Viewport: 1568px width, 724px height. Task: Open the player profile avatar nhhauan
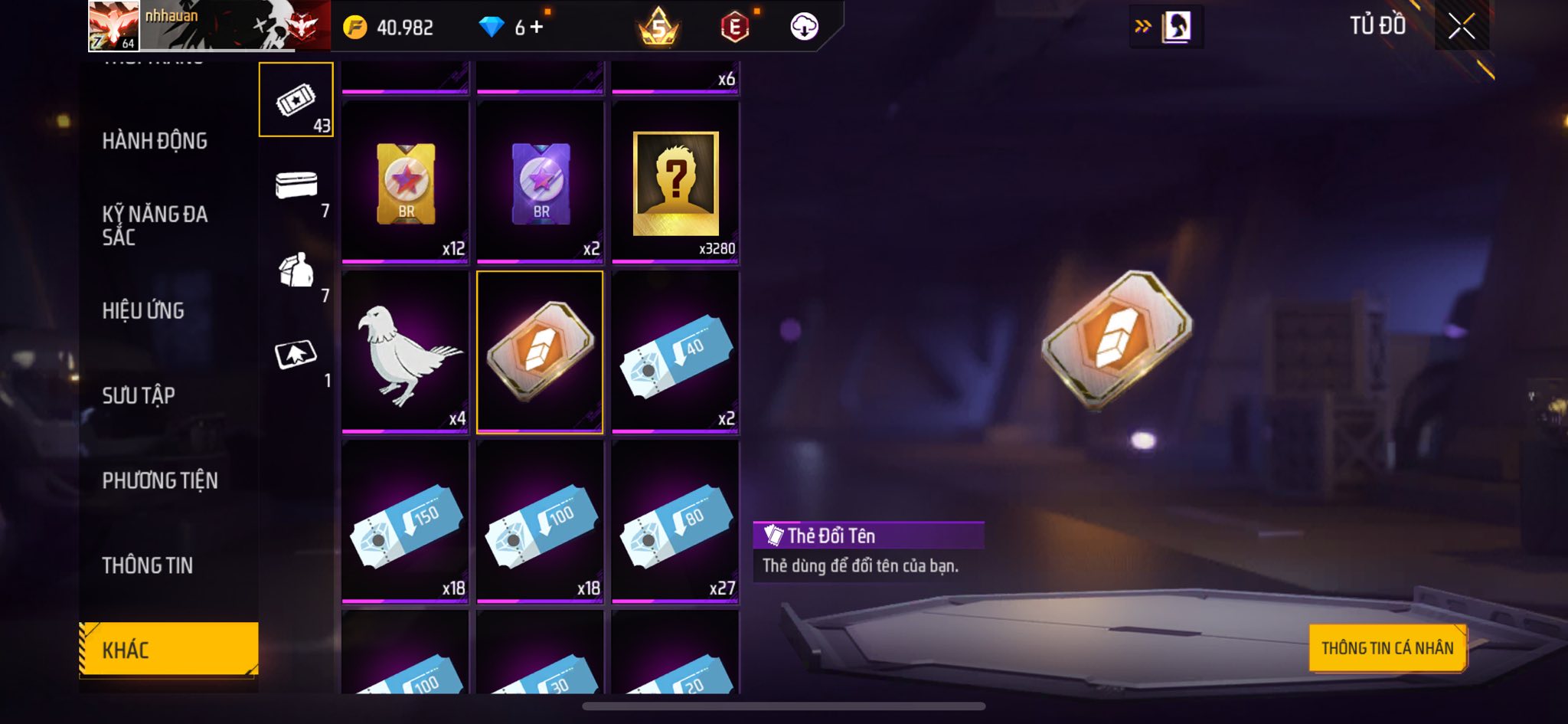click(x=113, y=26)
